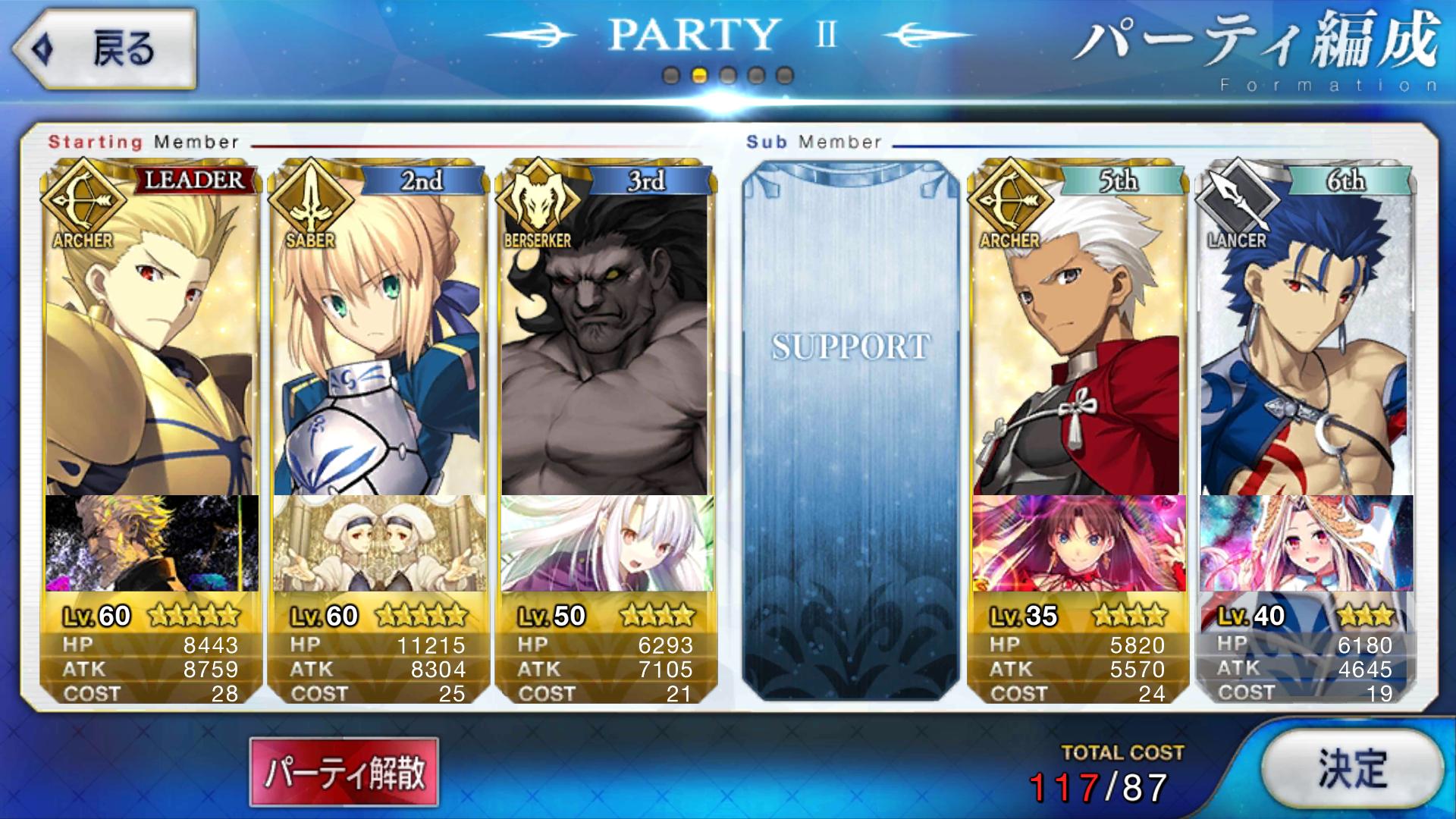This screenshot has height=819, width=1456.
Task: Select Saber's twin-figure craft essence
Action: 379,543
